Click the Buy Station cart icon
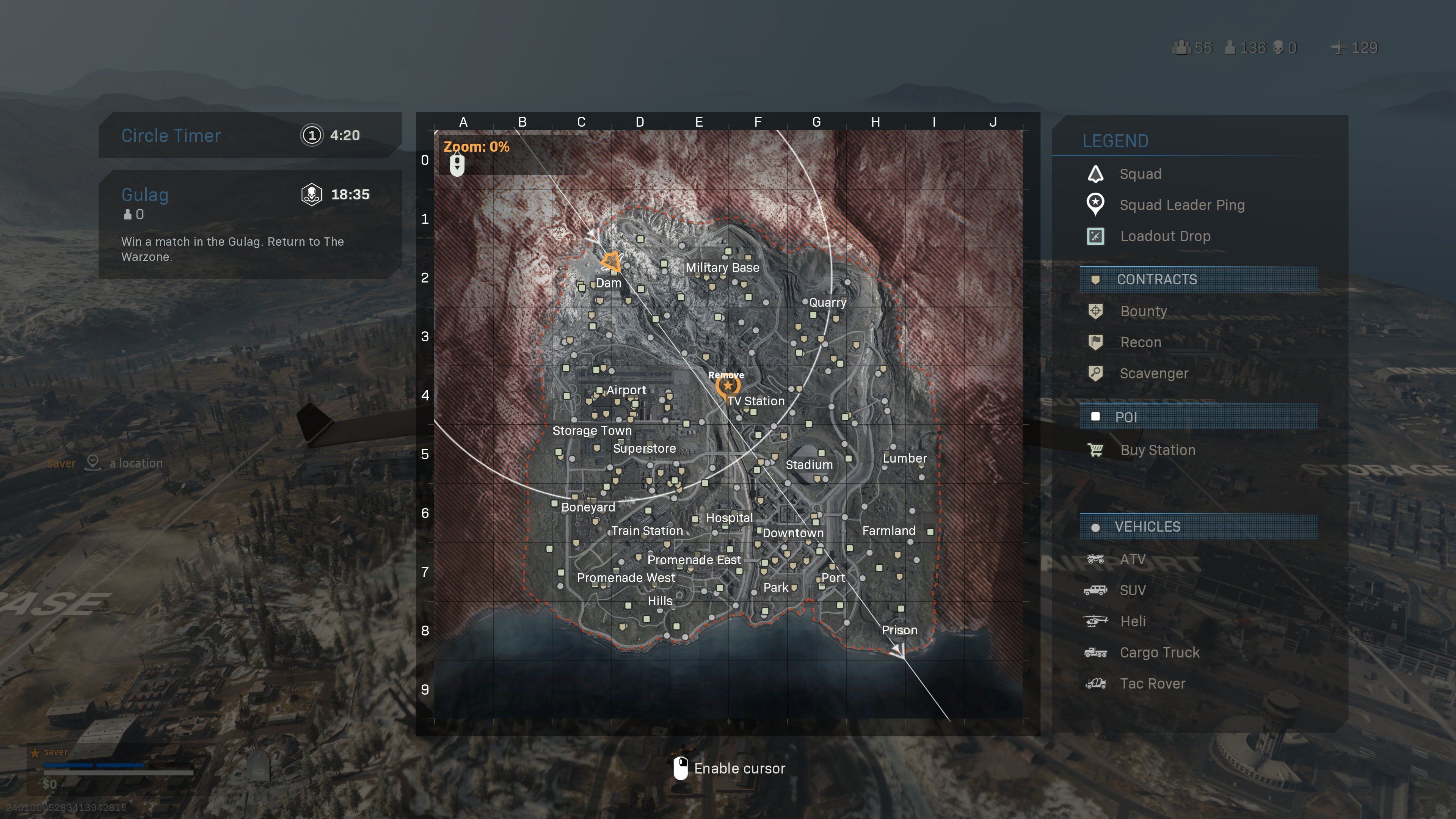Viewport: 1456px width, 819px height. tap(1095, 450)
